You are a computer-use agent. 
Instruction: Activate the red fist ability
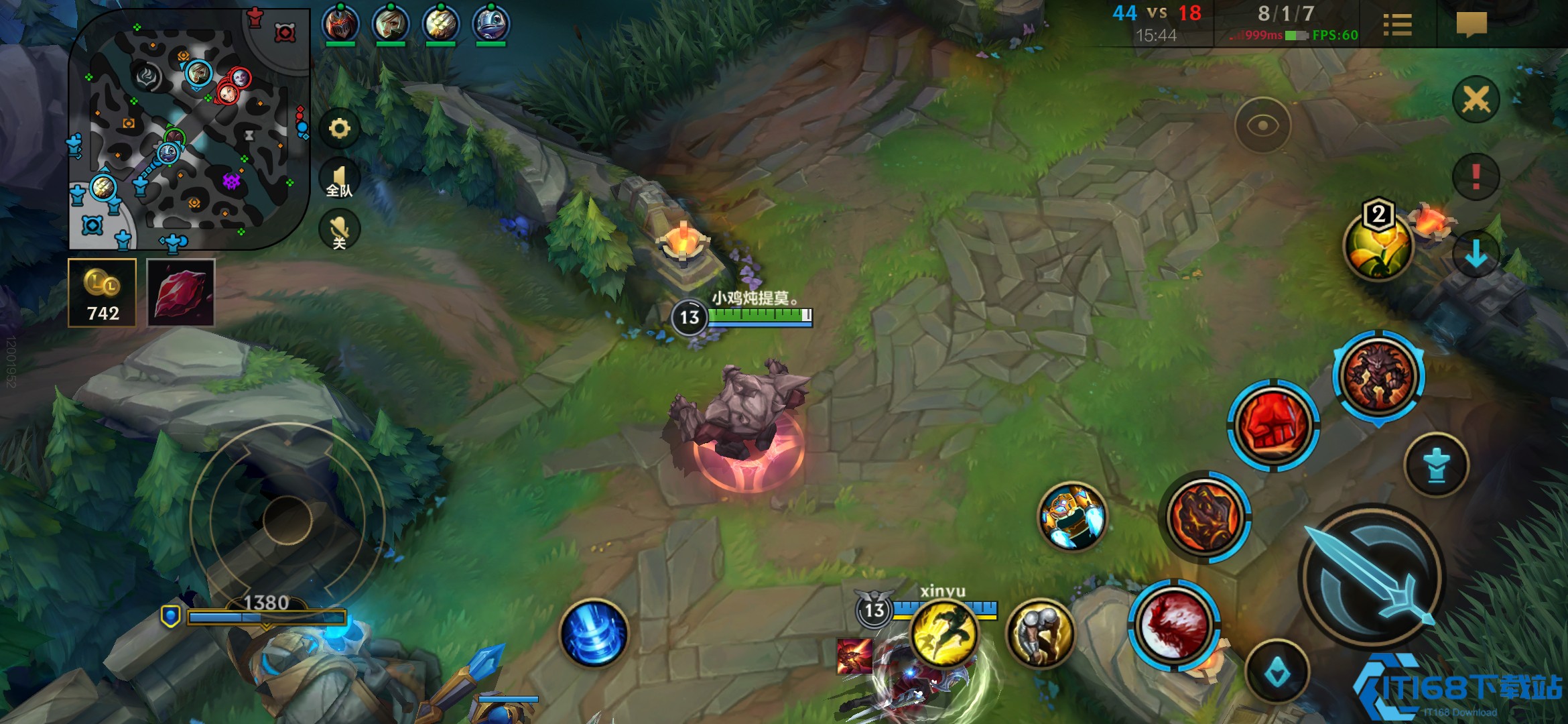[x=1273, y=426]
